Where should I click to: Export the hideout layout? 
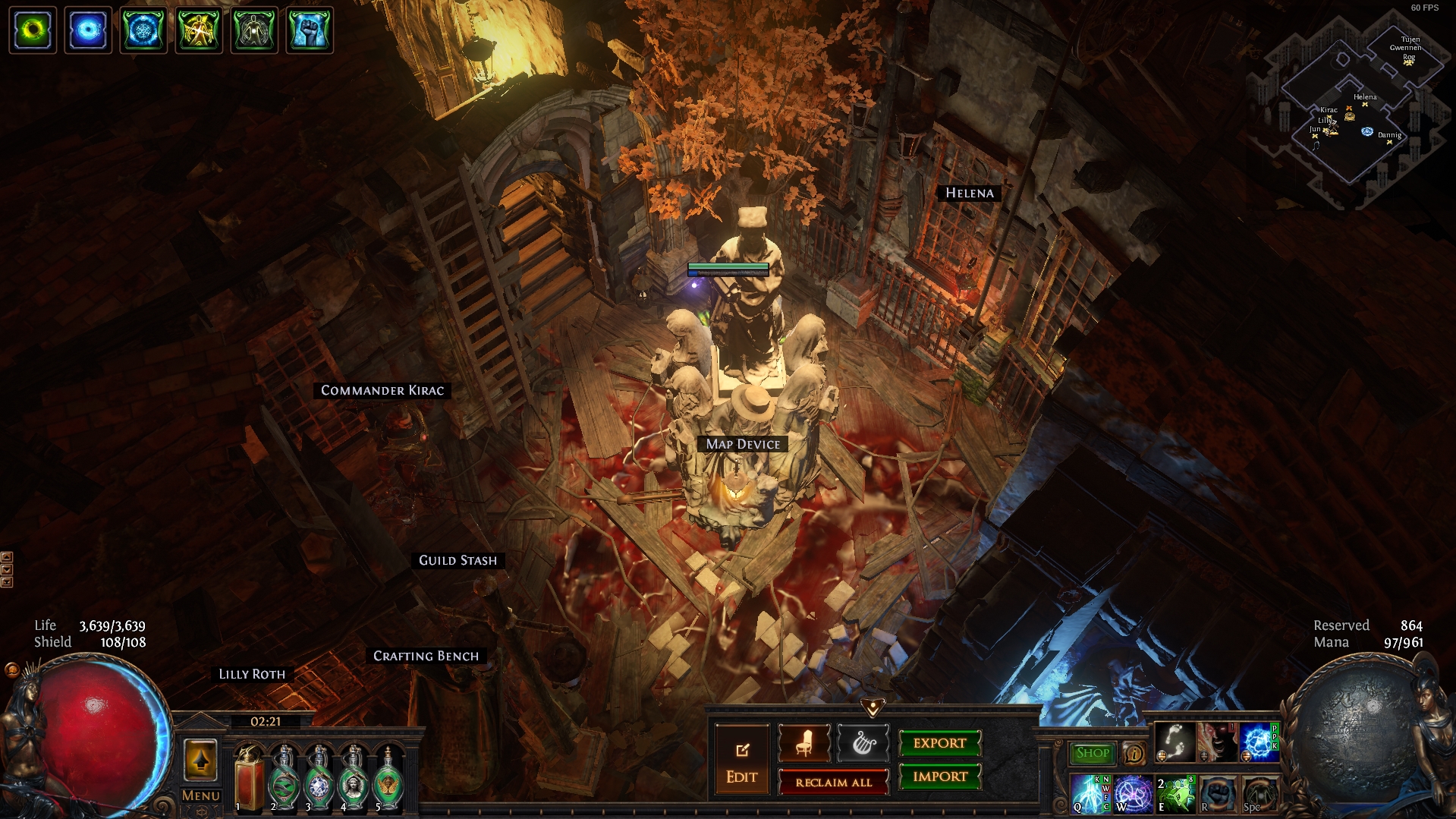(939, 743)
